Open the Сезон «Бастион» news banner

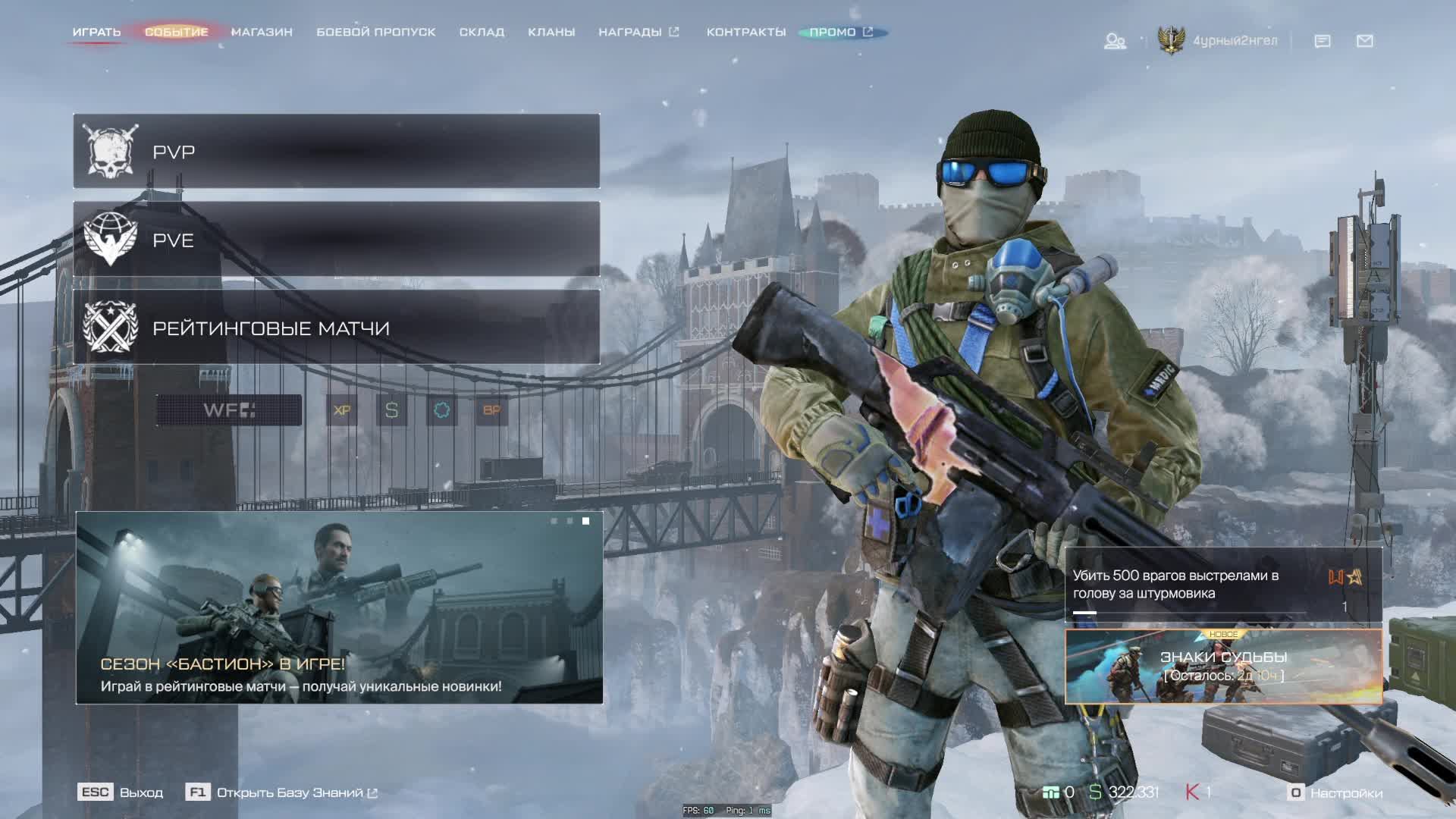pyautogui.click(x=339, y=607)
